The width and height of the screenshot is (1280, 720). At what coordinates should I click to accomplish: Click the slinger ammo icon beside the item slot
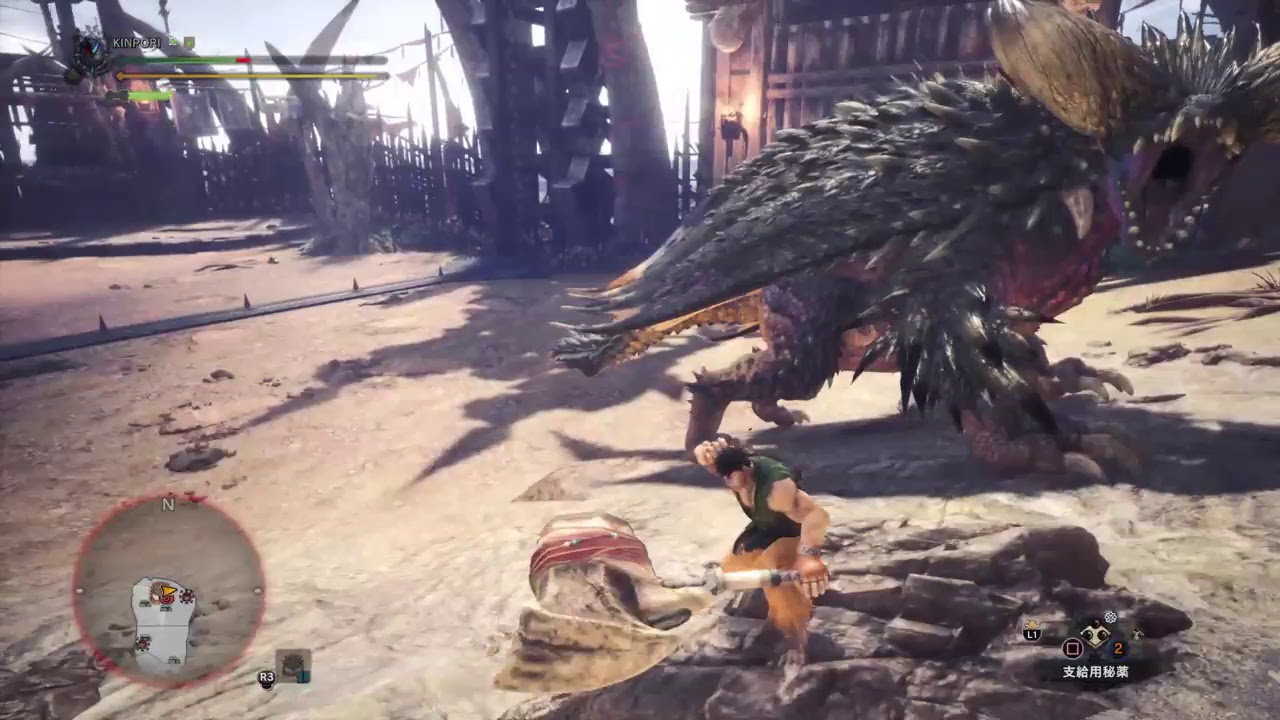[1137, 635]
